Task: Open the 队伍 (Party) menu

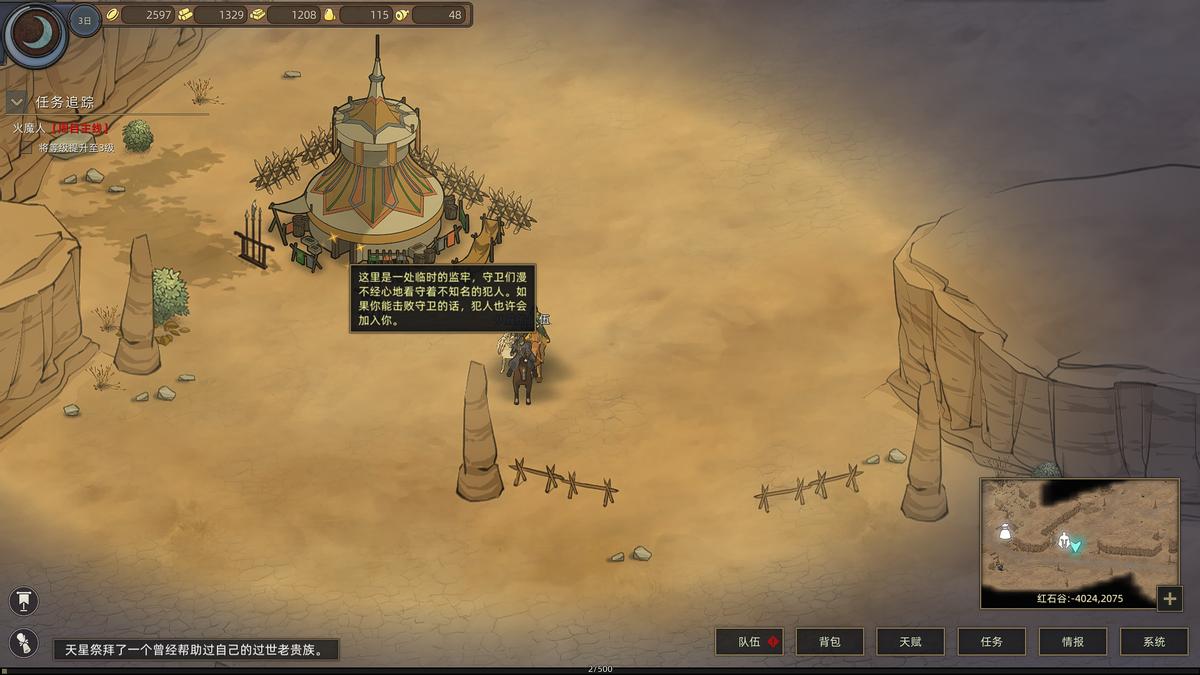Action: (x=749, y=642)
